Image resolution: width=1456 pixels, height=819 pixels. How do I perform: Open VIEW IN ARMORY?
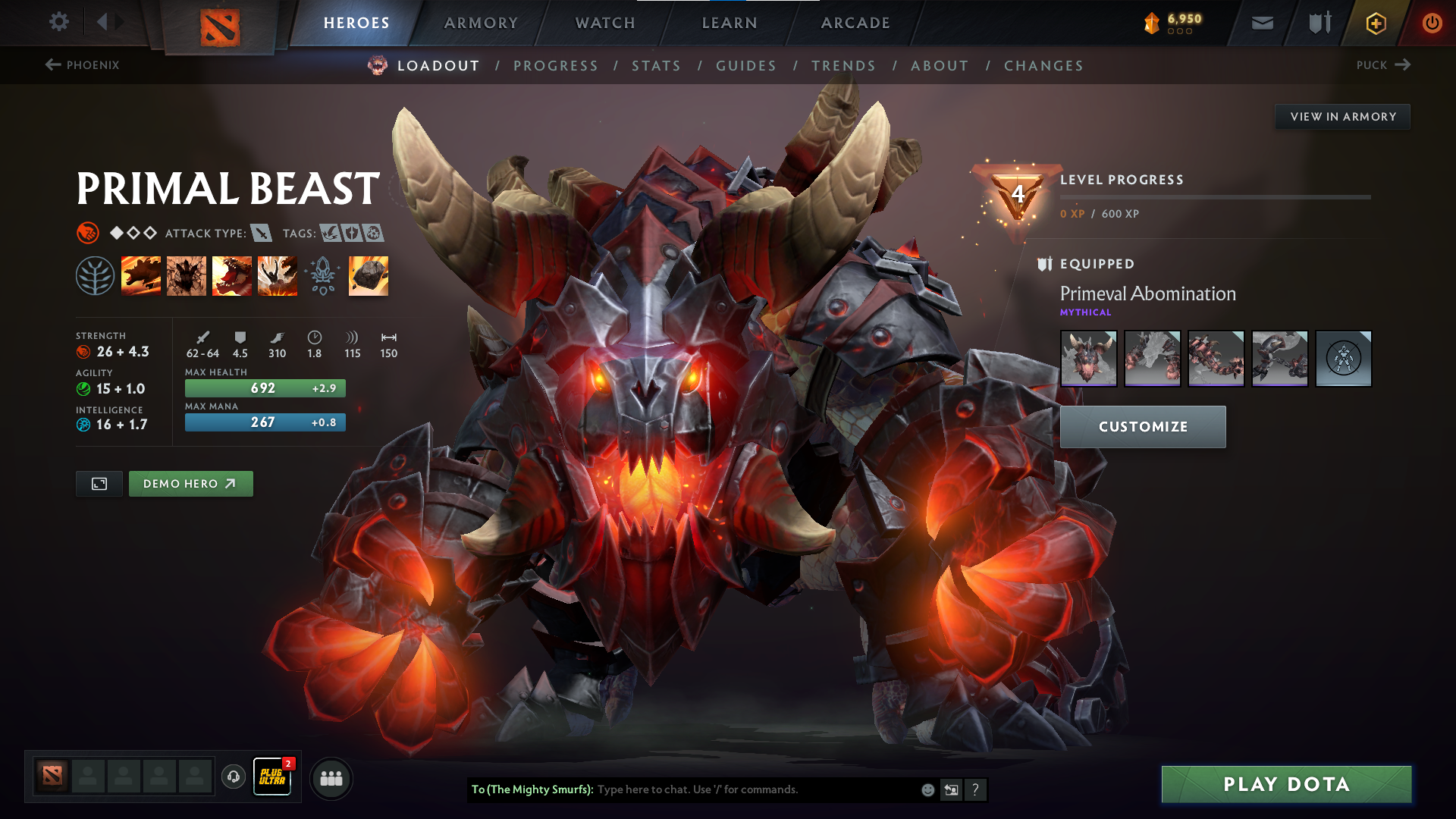tap(1342, 116)
